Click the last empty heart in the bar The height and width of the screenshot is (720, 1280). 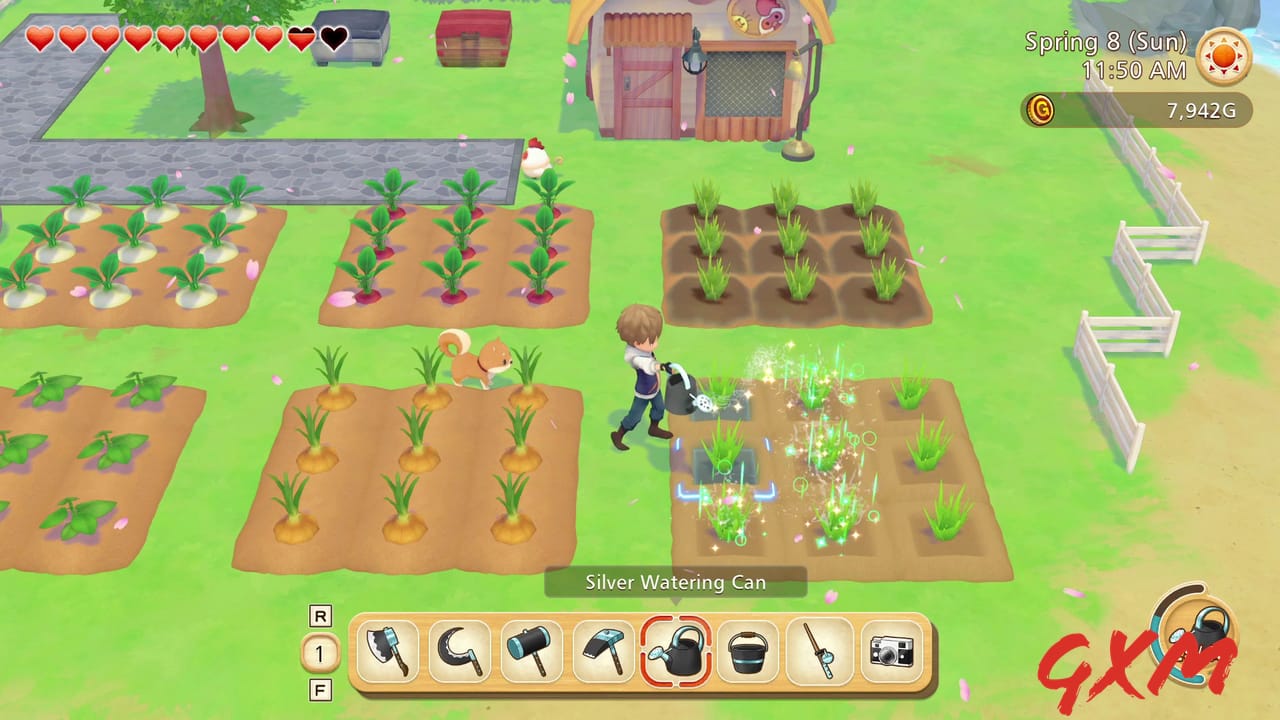(333, 38)
